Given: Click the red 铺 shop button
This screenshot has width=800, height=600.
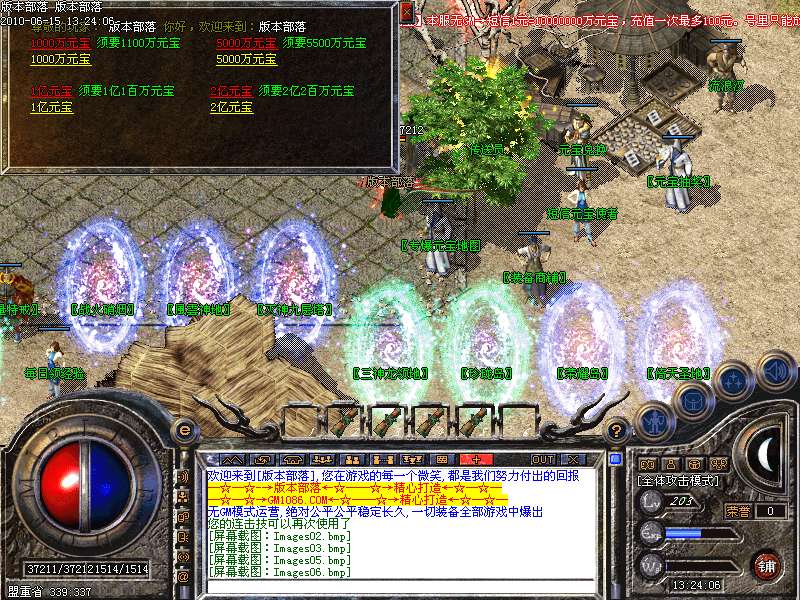Looking at the screenshot, I should tap(765, 563).
